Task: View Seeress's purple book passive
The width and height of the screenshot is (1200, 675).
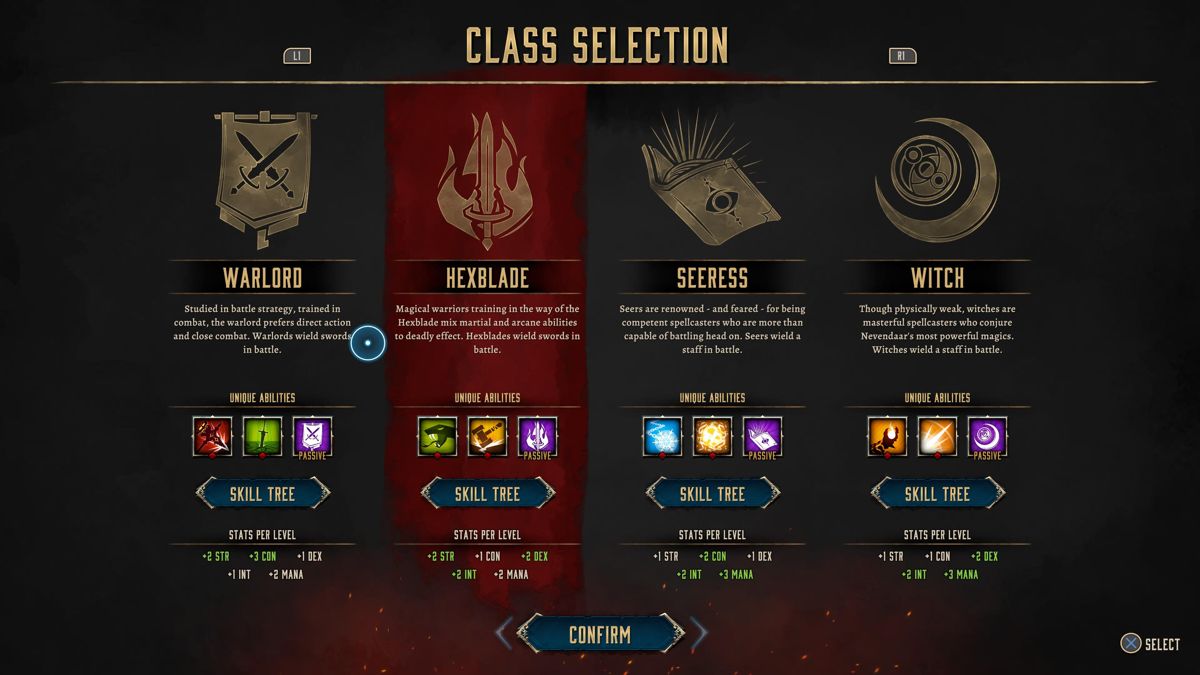Action: click(x=762, y=436)
